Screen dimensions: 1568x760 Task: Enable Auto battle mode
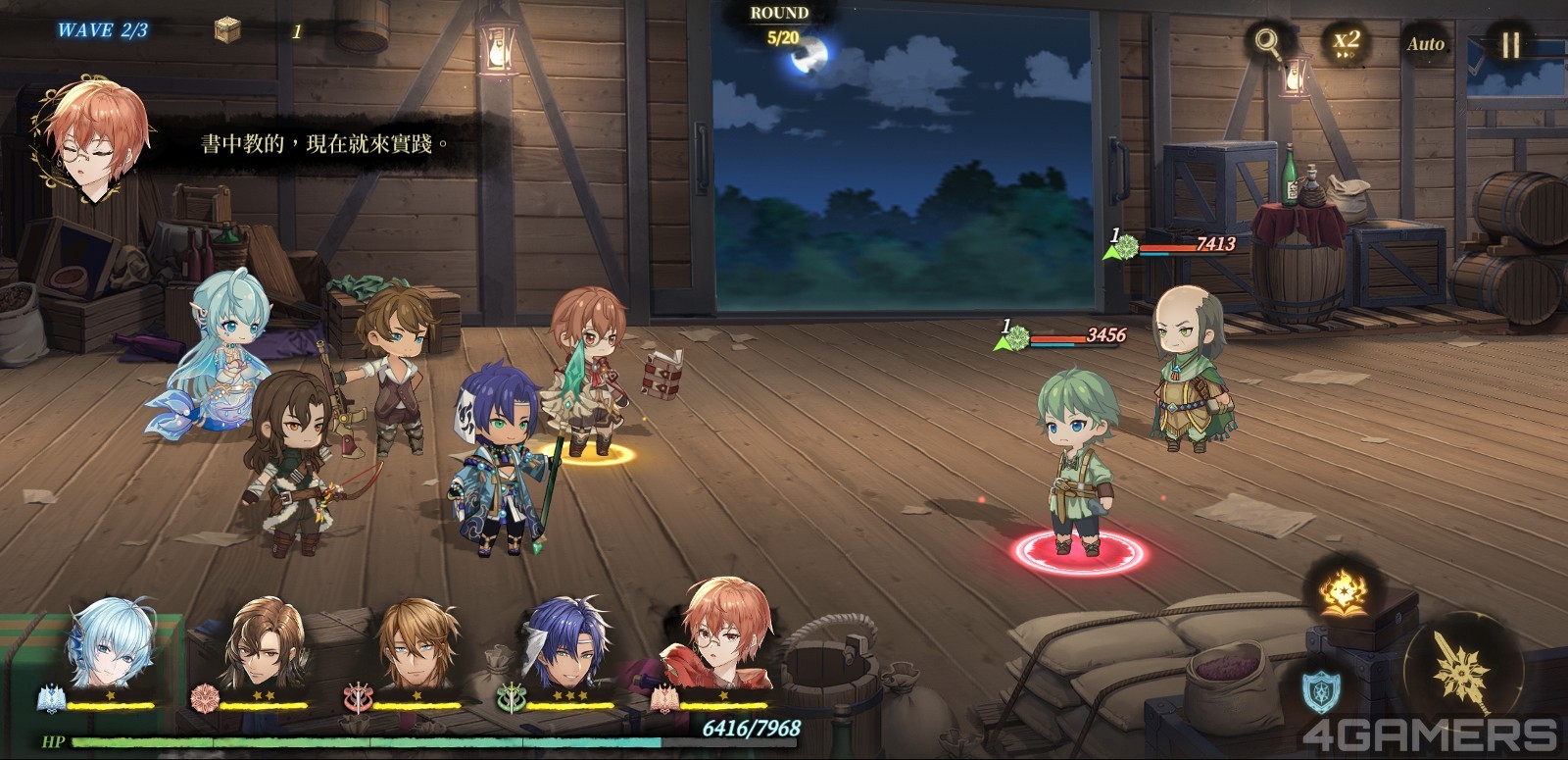tap(1426, 43)
